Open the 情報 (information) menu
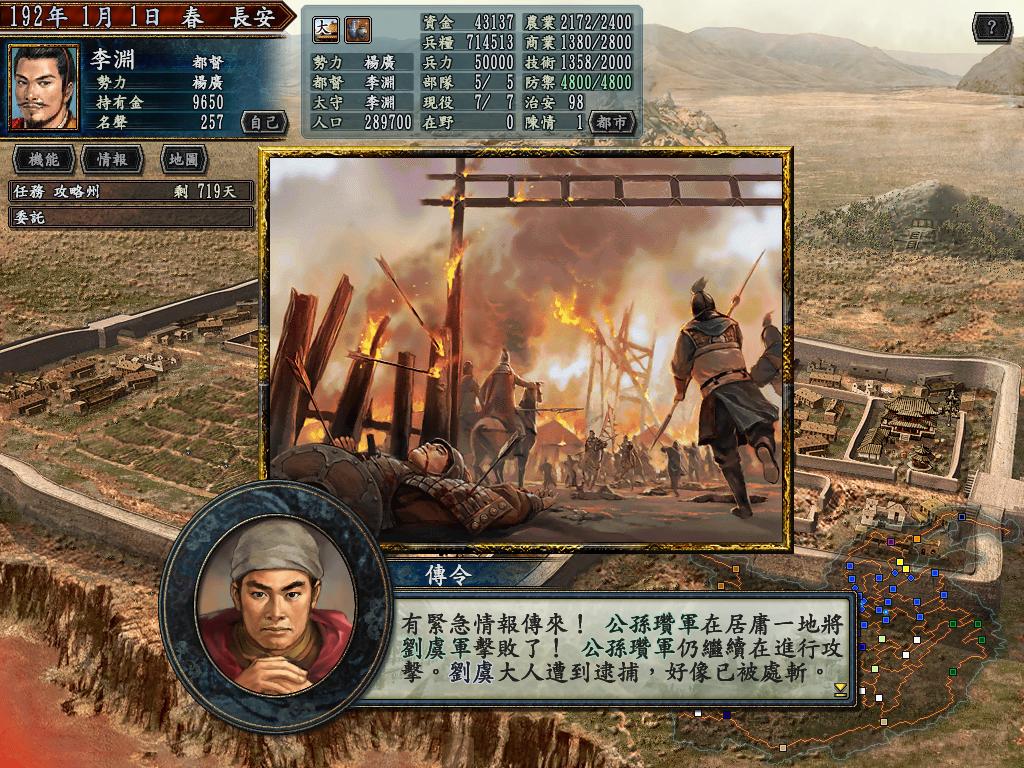 tap(112, 159)
